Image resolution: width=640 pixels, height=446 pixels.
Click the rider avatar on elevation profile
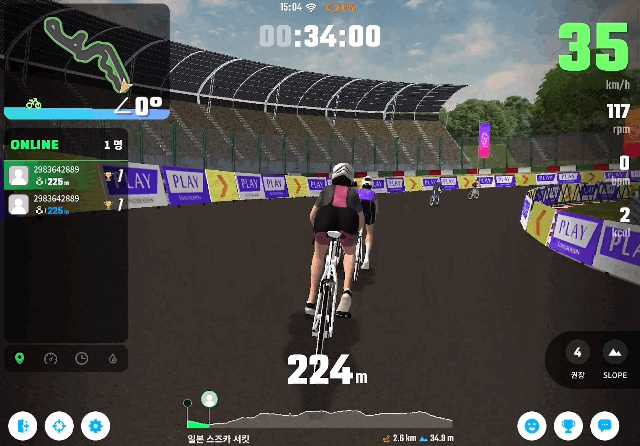pyautogui.click(x=209, y=399)
